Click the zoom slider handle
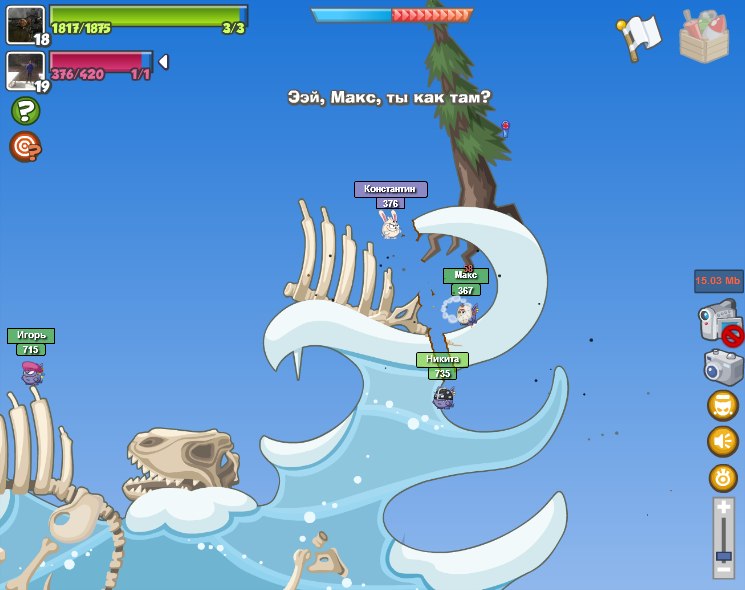Image resolution: width=745 pixels, height=590 pixels. coord(723,554)
